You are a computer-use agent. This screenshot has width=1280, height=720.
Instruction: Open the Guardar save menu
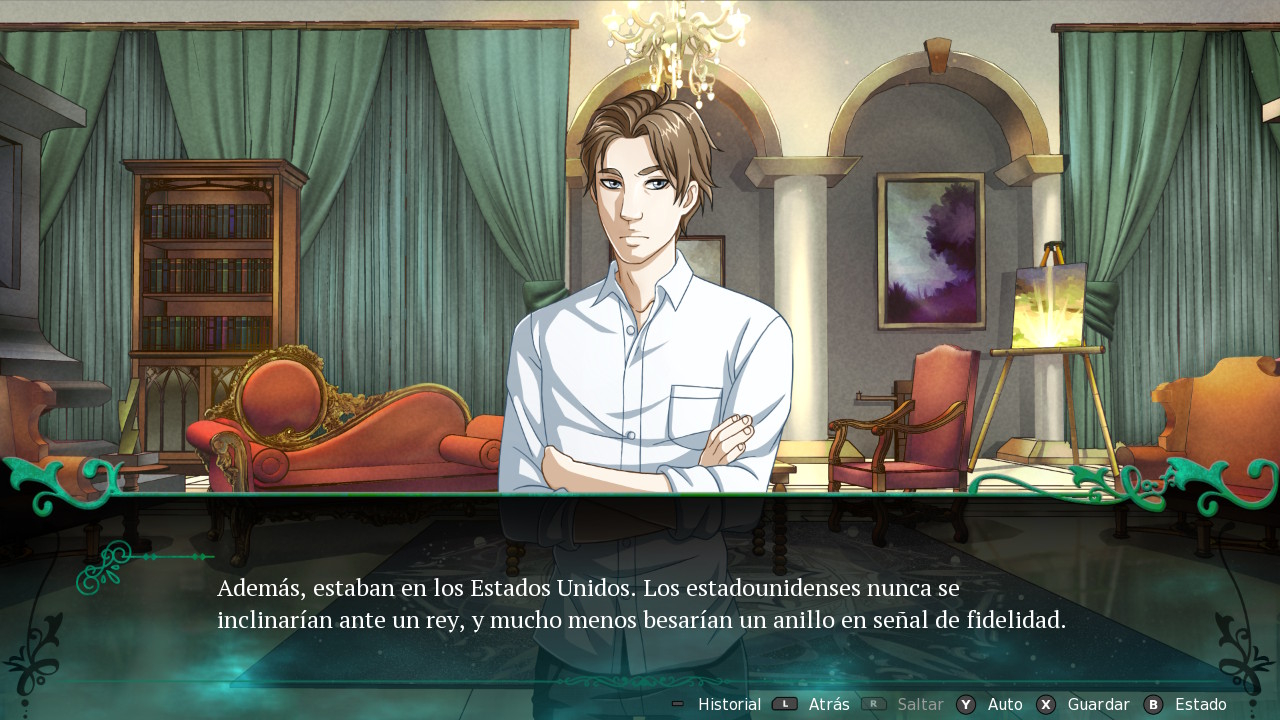point(1097,704)
